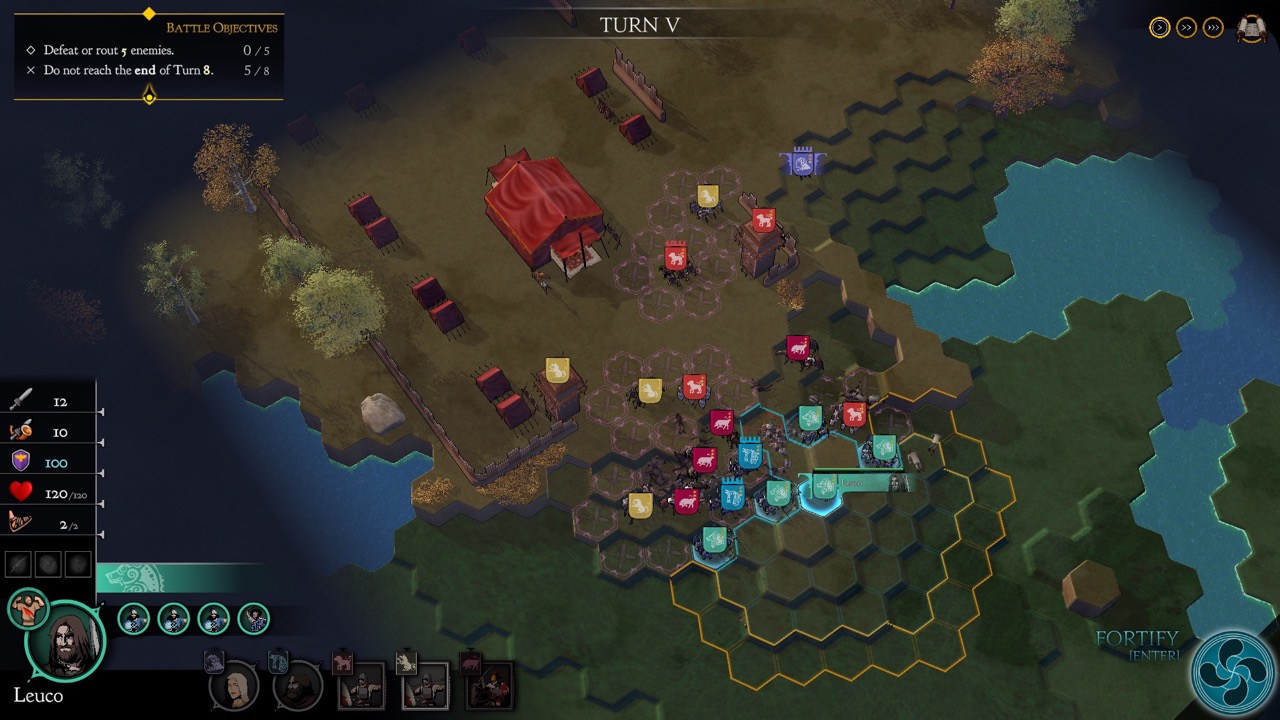Select the bearded man turn-order portrait
1280x720 pixels.
(297, 687)
